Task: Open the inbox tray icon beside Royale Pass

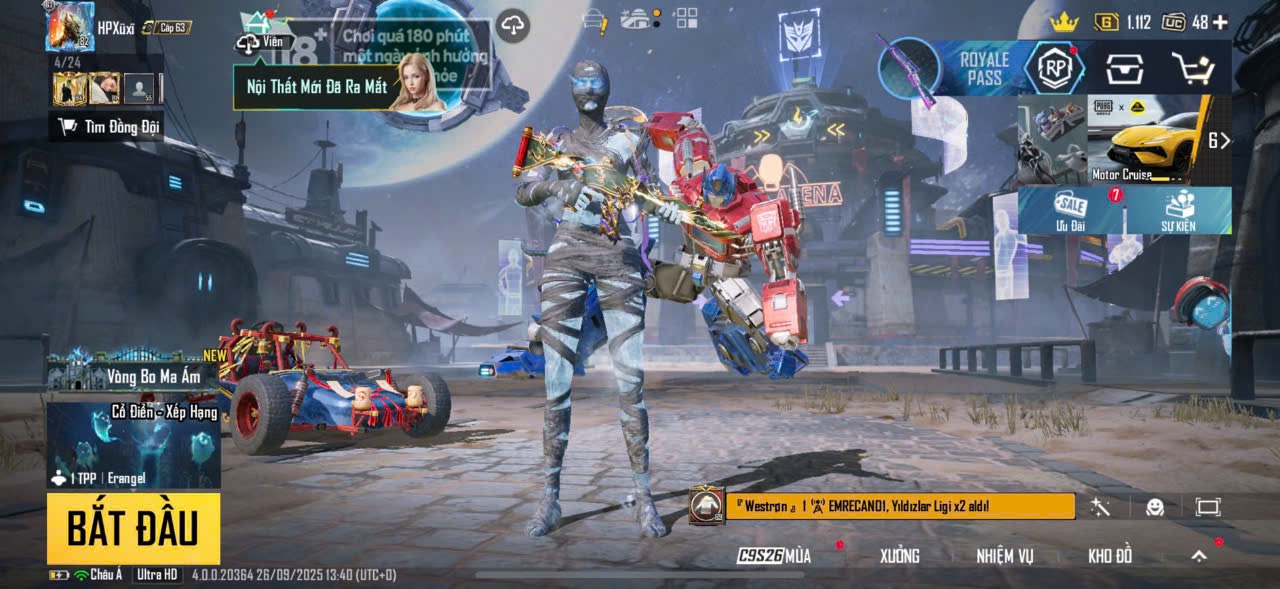Action: (1124, 69)
